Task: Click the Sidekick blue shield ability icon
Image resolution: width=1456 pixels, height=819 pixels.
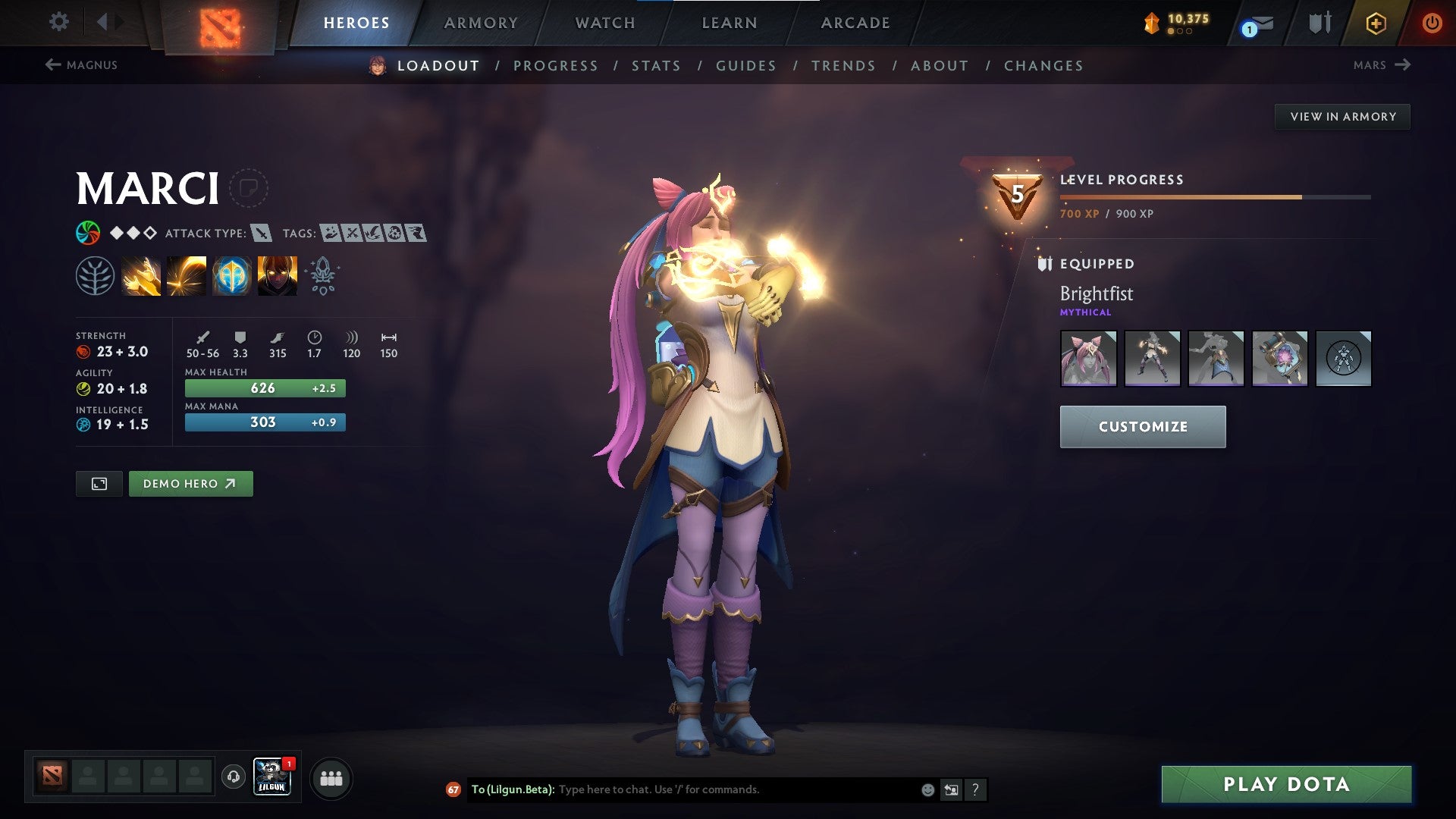Action: coord(231,275)
